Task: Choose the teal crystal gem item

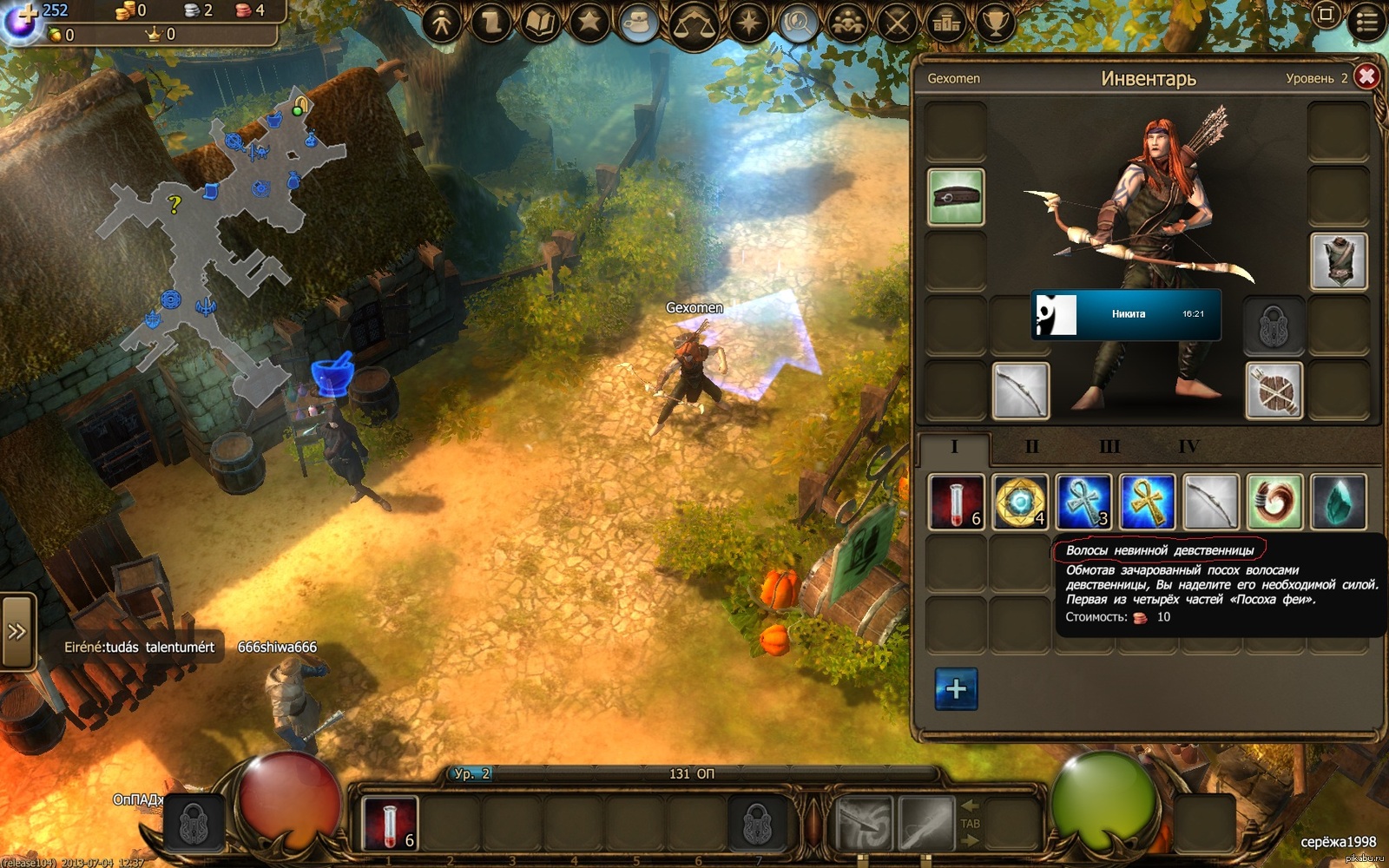Action: [x=1338, y=502]
